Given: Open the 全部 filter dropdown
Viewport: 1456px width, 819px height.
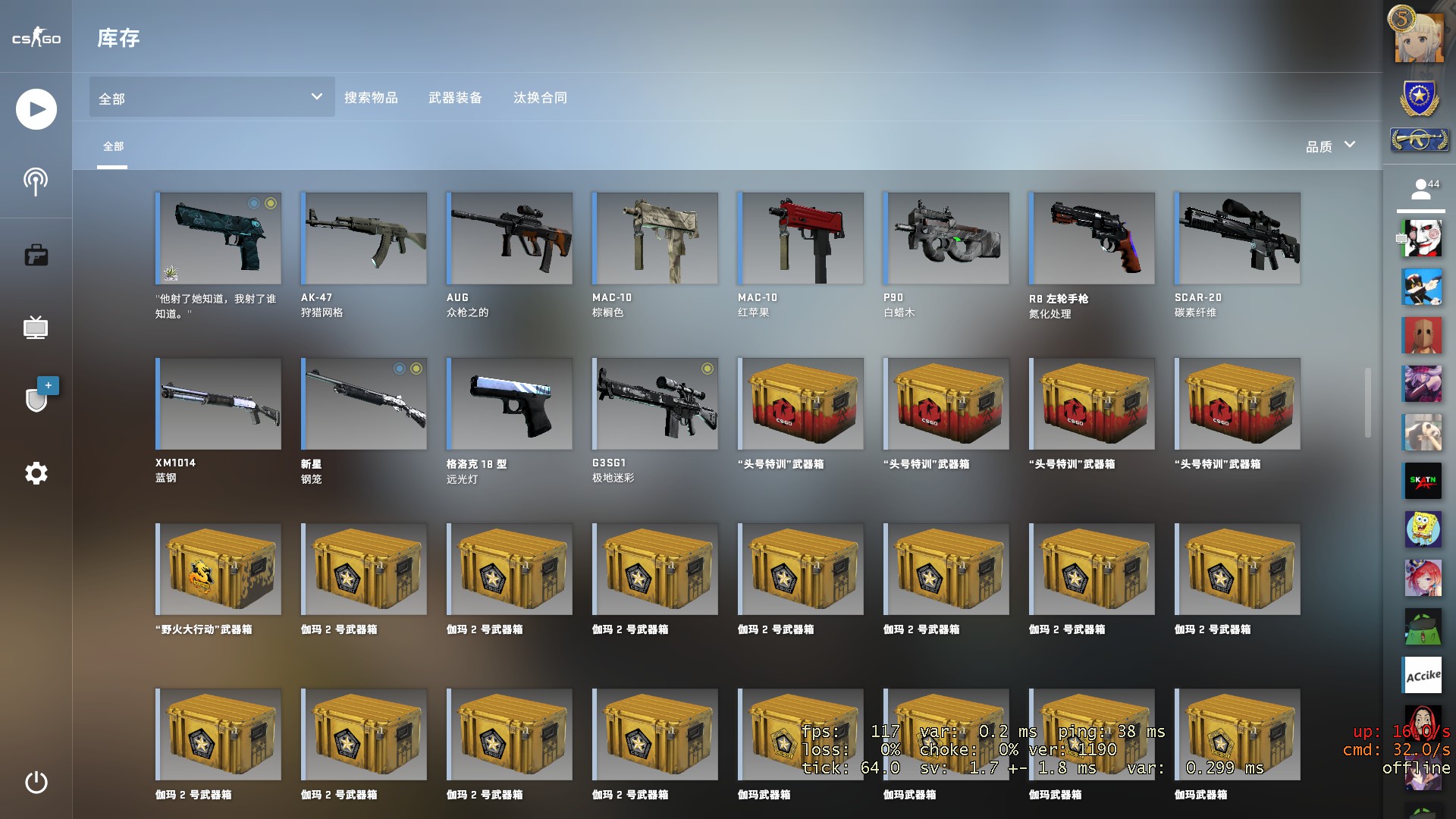Looking at the screenshot, I should tap(212, 97).
